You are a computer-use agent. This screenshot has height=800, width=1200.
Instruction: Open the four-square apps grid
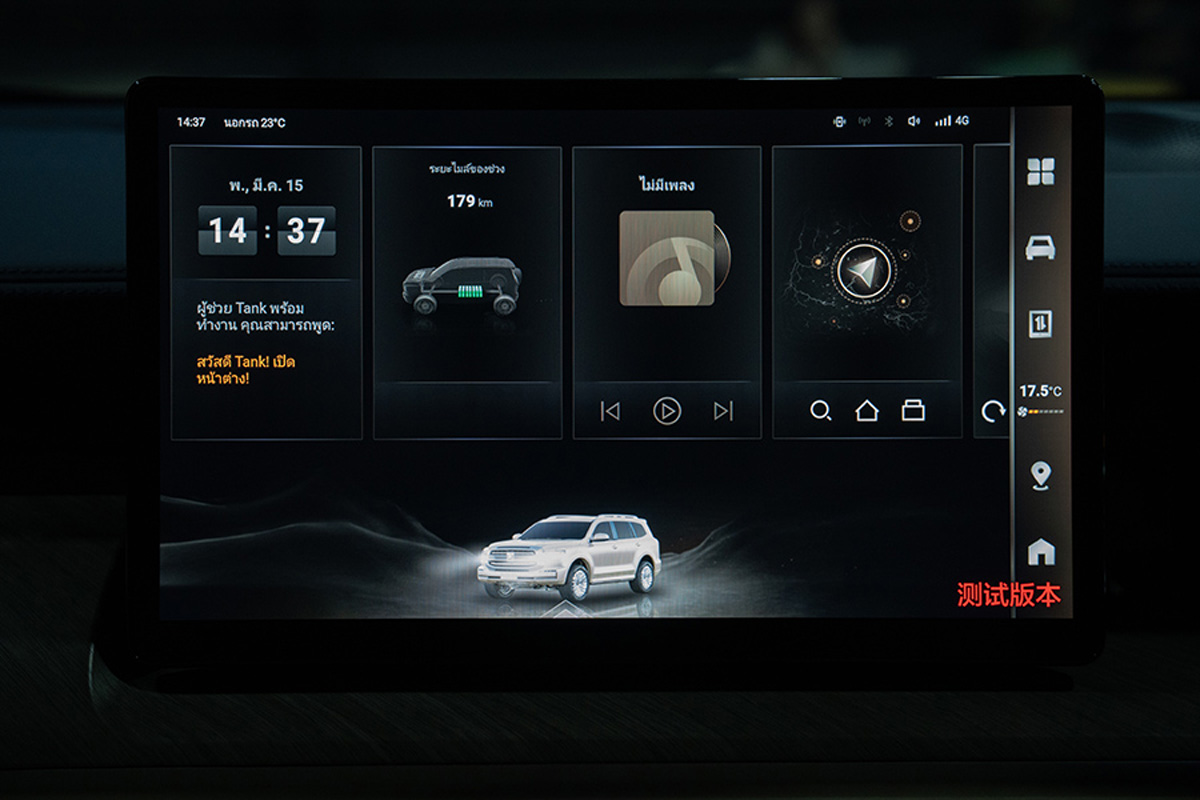click(1040, 172)
